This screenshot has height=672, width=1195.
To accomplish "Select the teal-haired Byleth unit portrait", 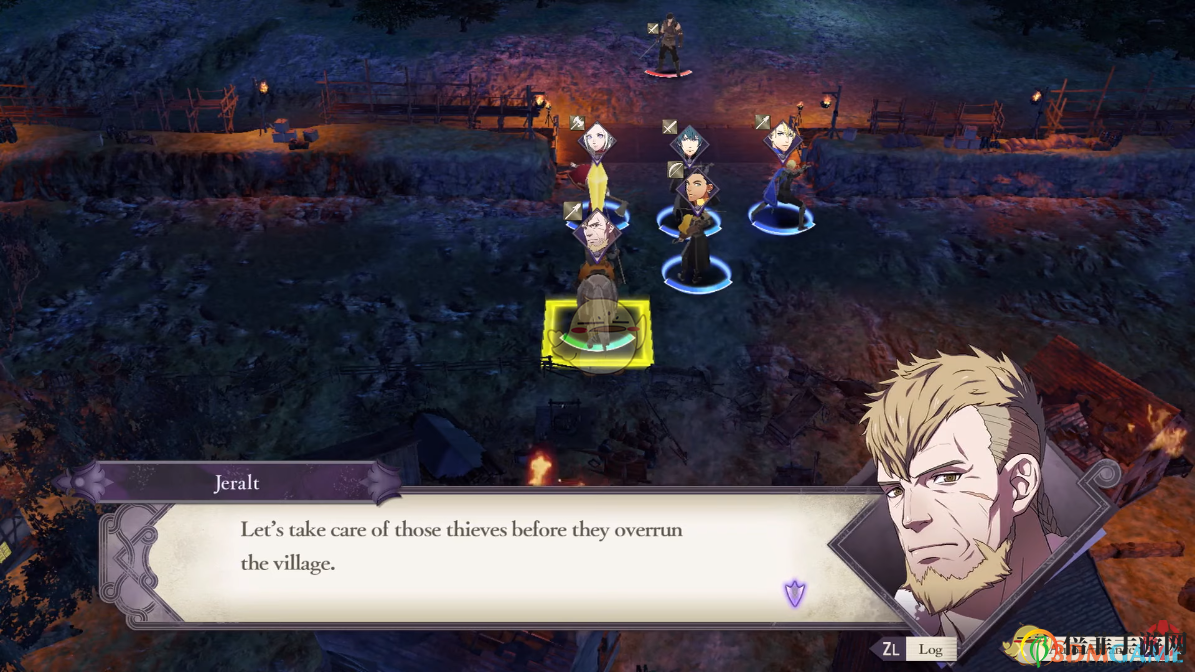I will (689, 144).
